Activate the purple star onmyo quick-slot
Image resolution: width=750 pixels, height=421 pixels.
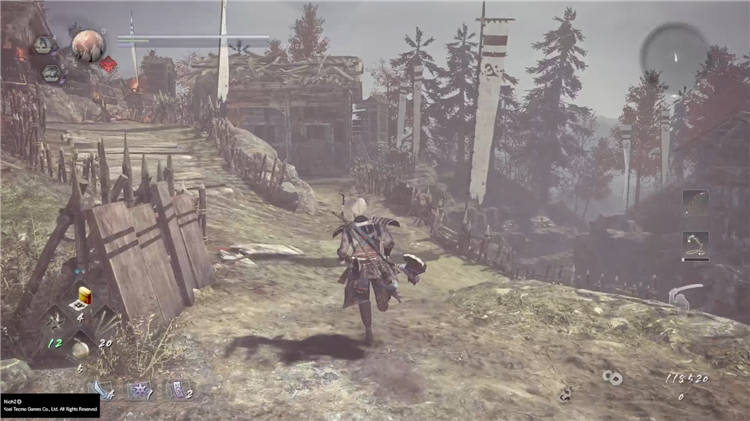pos(138,390)
